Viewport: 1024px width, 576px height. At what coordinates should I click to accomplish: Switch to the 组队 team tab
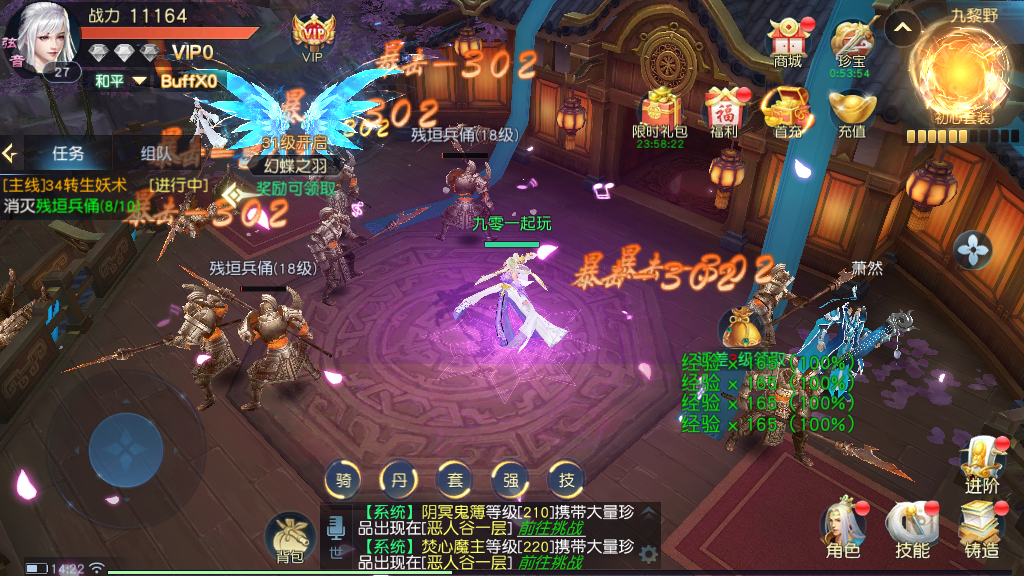155,153
